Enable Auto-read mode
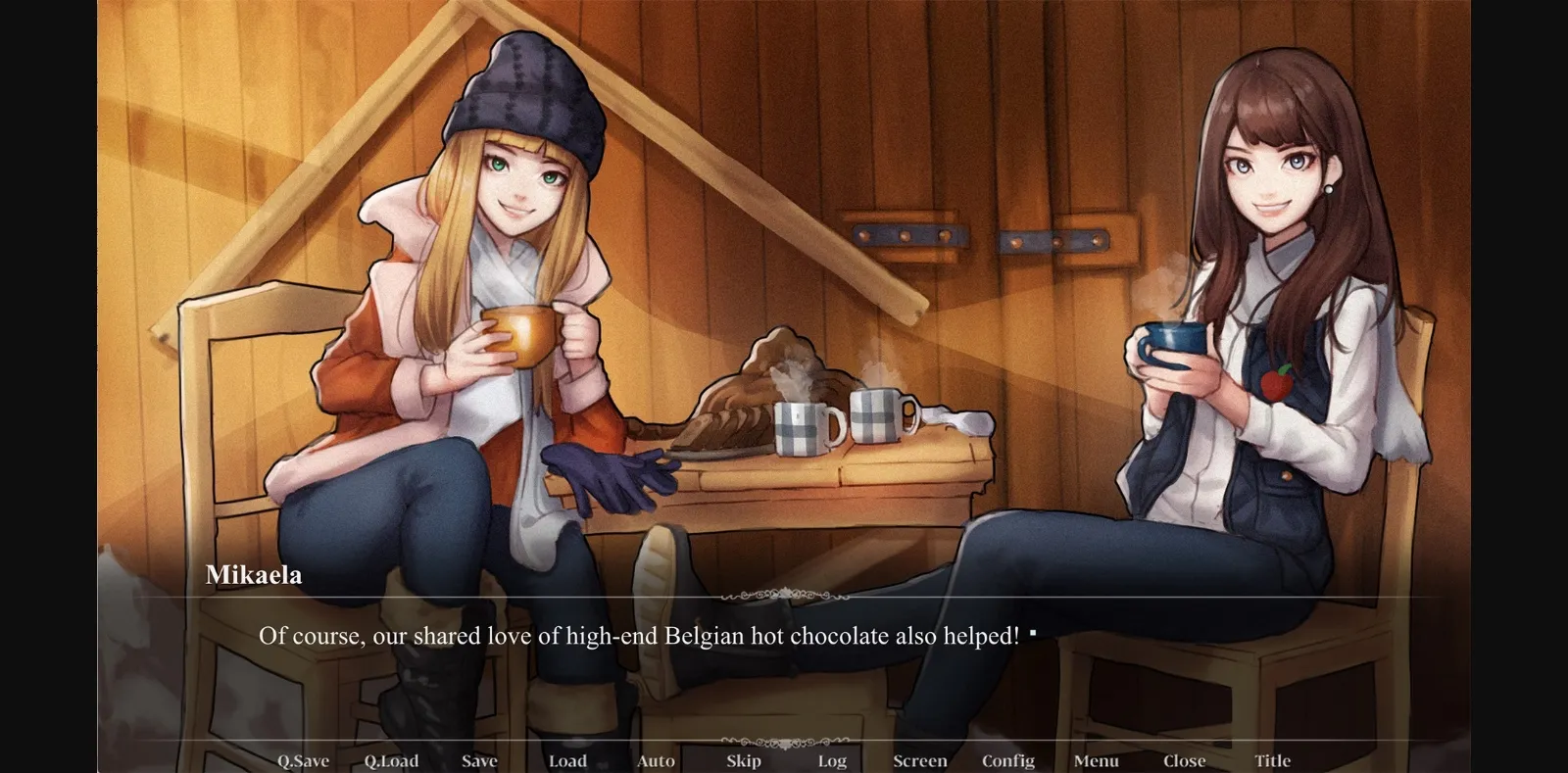Screen dimensions: 1568x773 click(x=654, y=760)
